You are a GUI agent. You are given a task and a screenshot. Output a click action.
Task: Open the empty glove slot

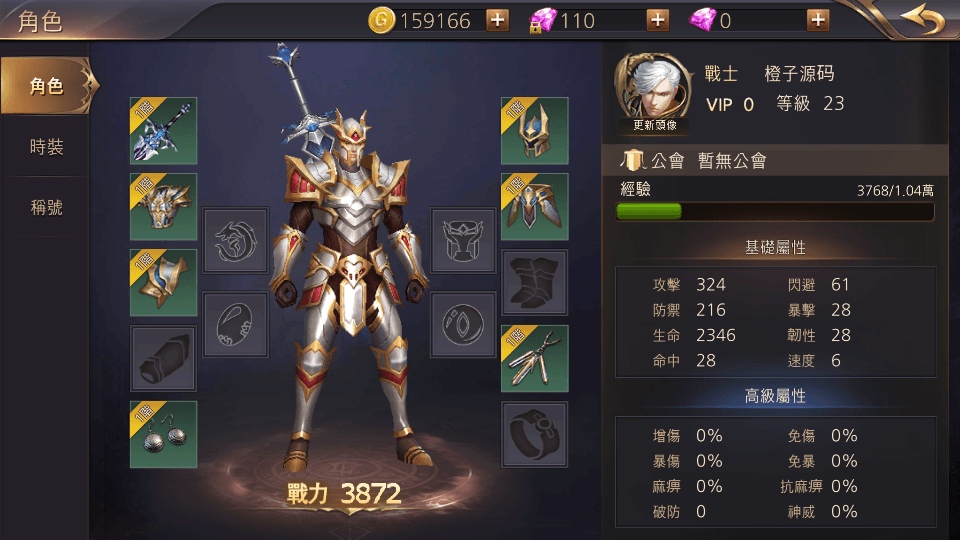coord(164,358)
